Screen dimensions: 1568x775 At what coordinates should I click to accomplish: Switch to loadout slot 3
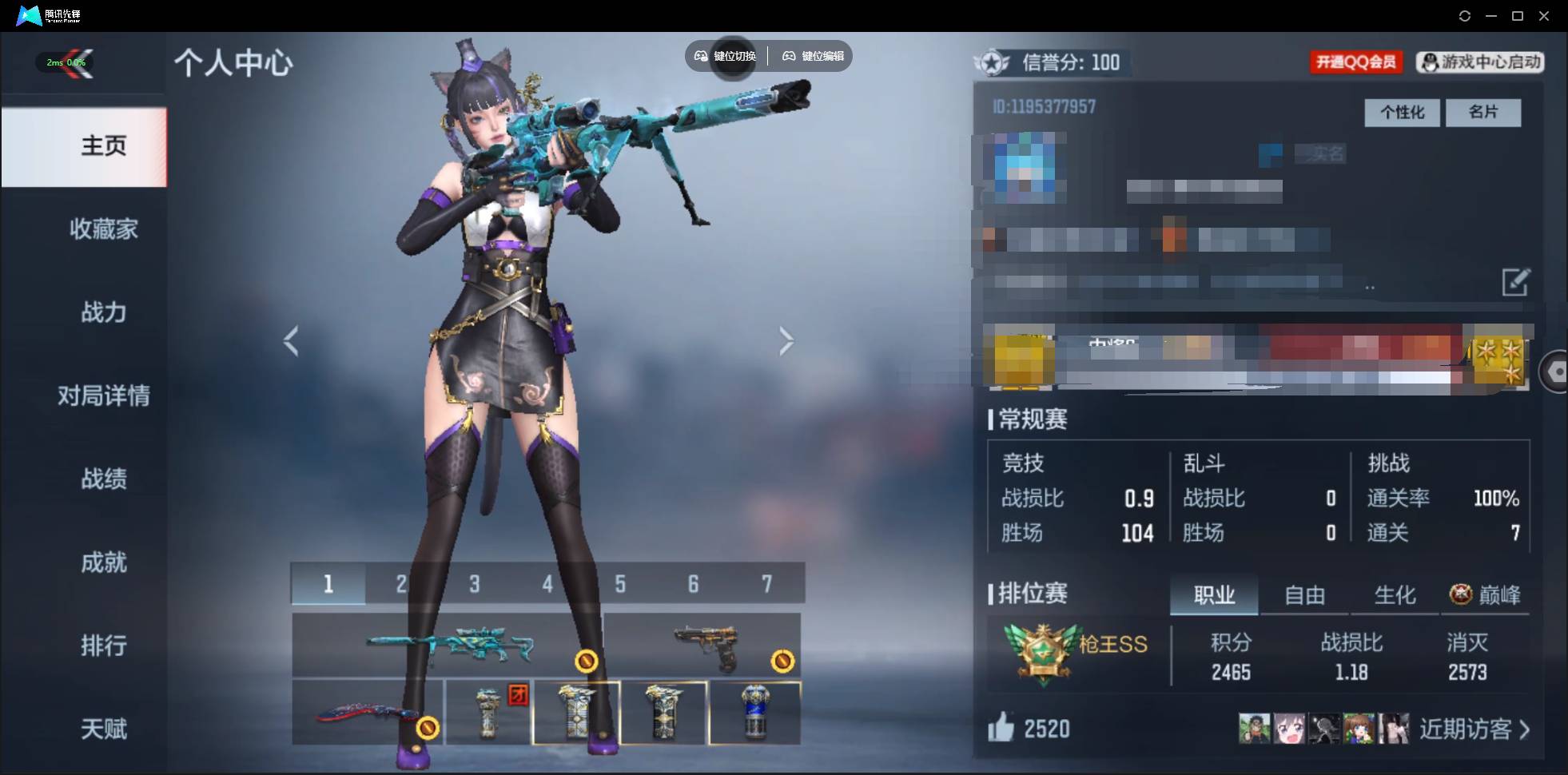coord(475,584)
